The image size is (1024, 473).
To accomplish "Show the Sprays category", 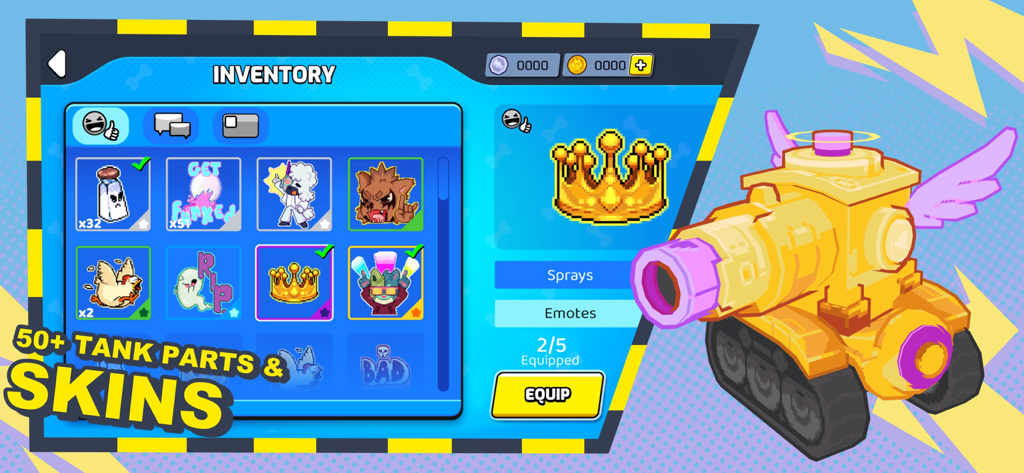I will coord(569,275).
